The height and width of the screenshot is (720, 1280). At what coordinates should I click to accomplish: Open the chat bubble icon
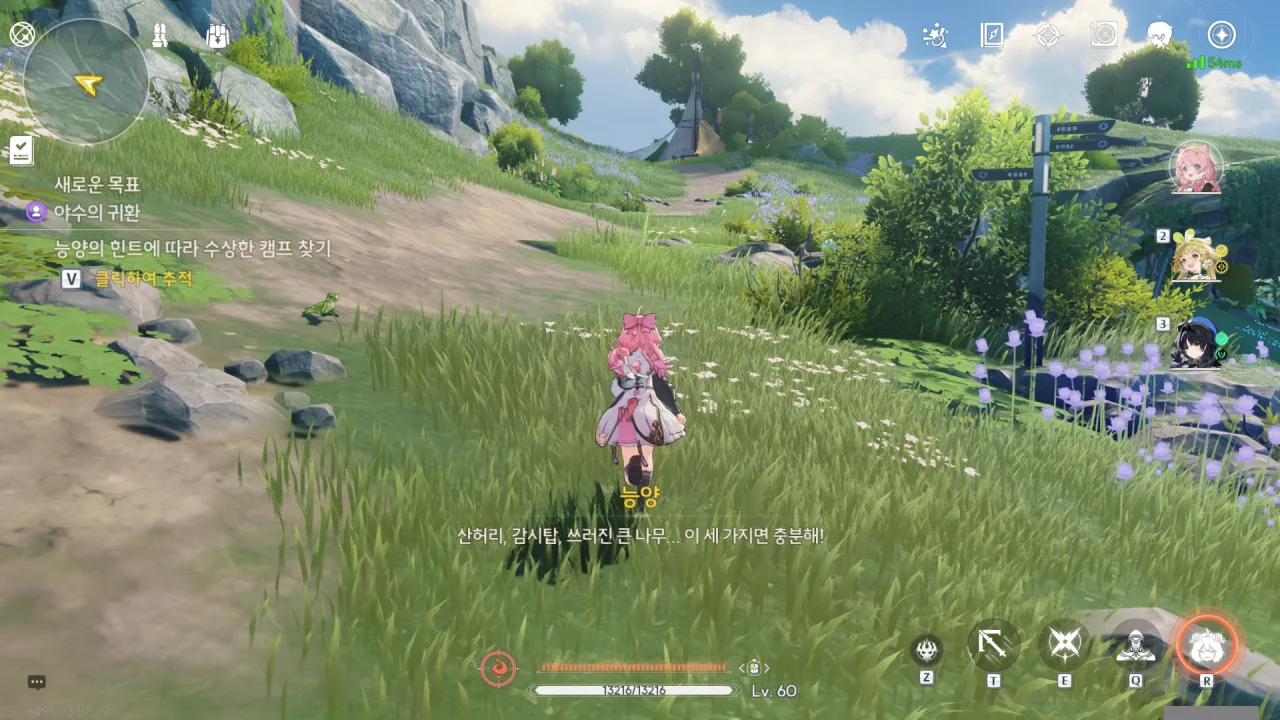tap(37, 682)
